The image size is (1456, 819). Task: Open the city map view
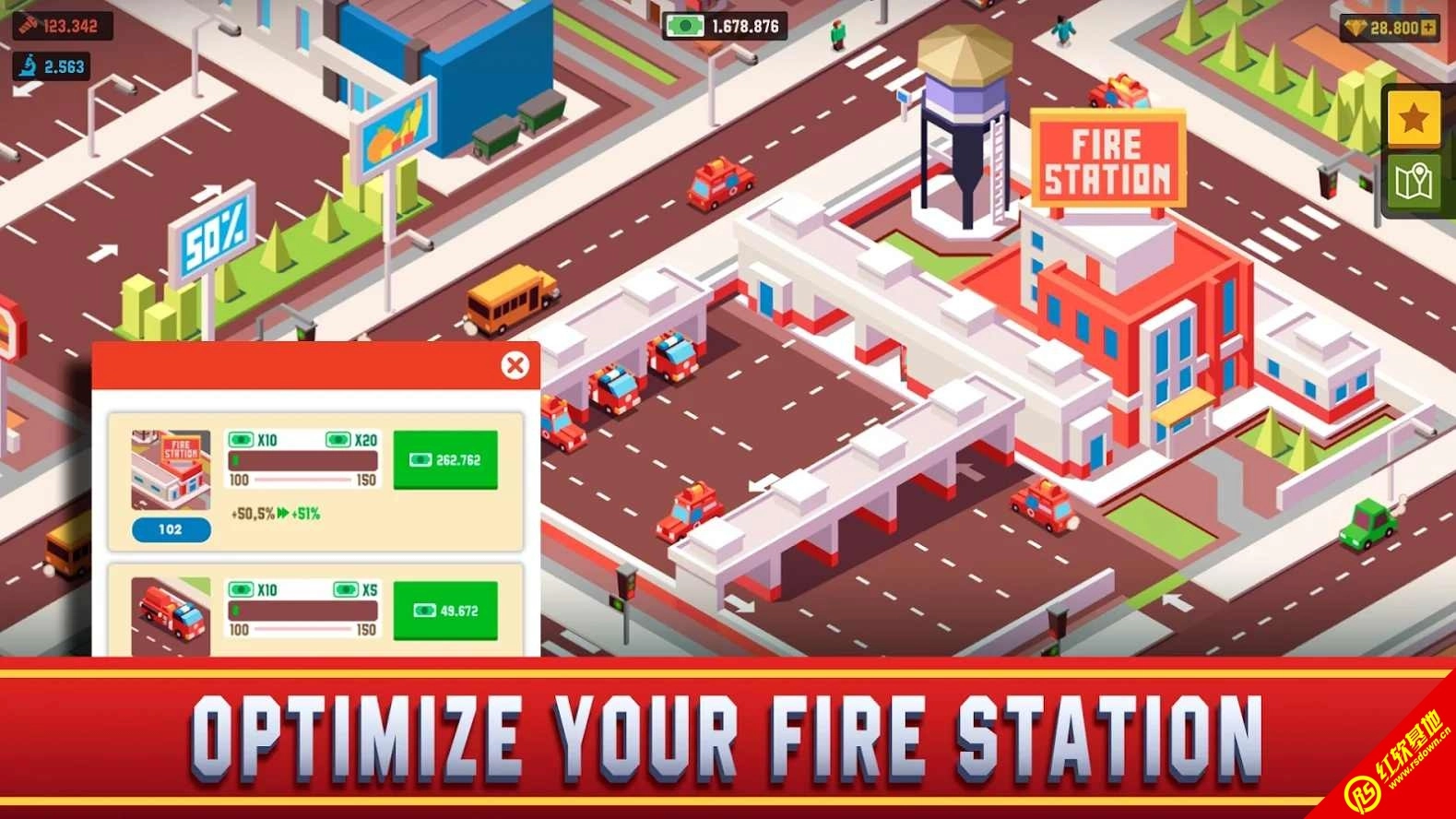pyautogui.click(x=1413, y=183)
